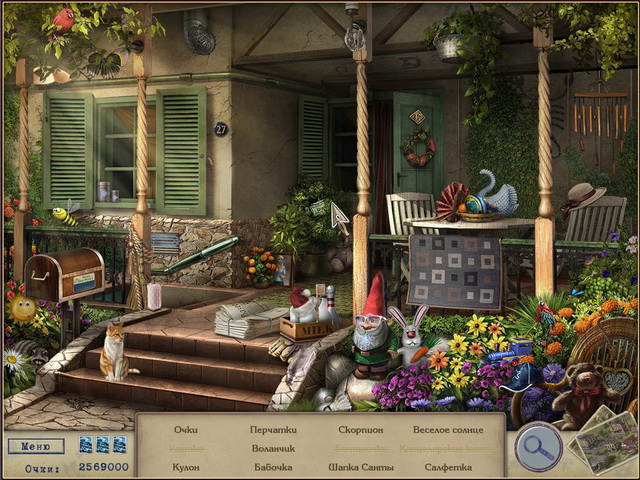
Task: Activate the magnifying glass hint
Action: [537, 447]
